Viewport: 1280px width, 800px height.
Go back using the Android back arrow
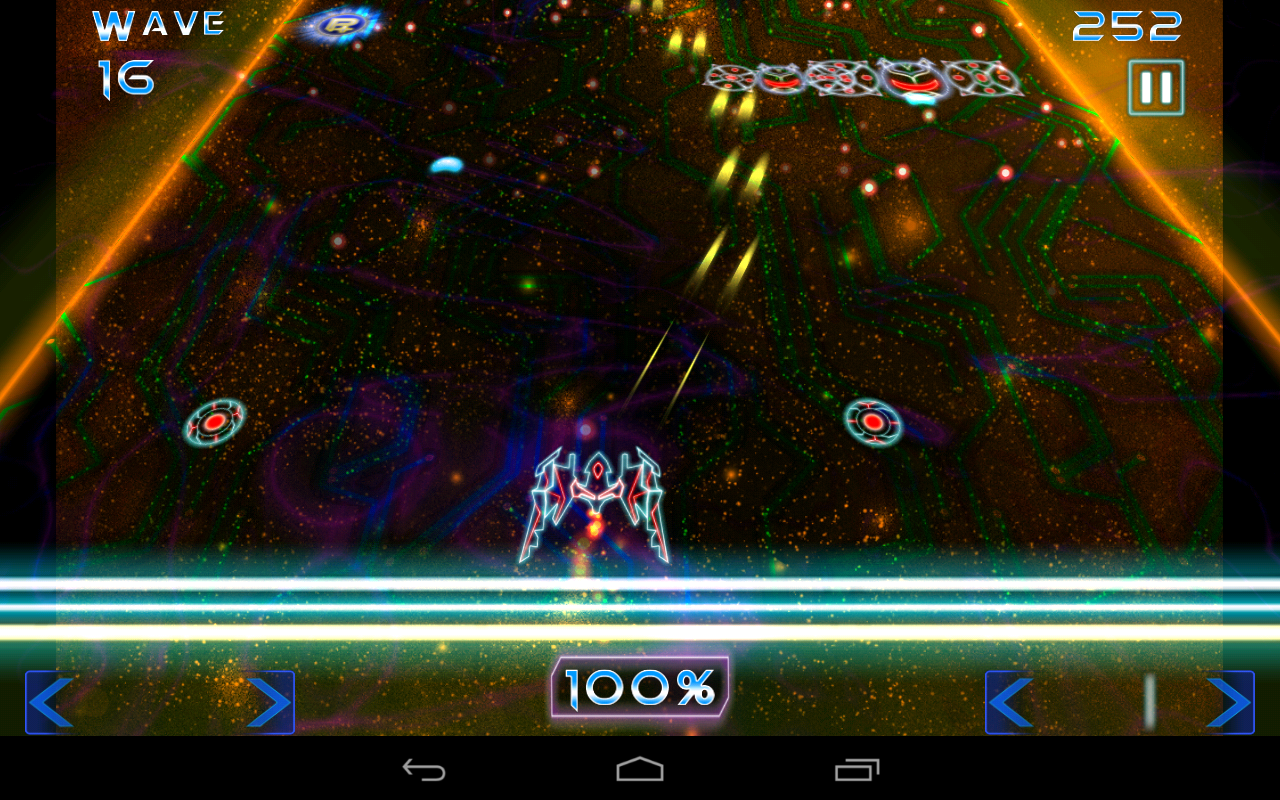[424, 769]
